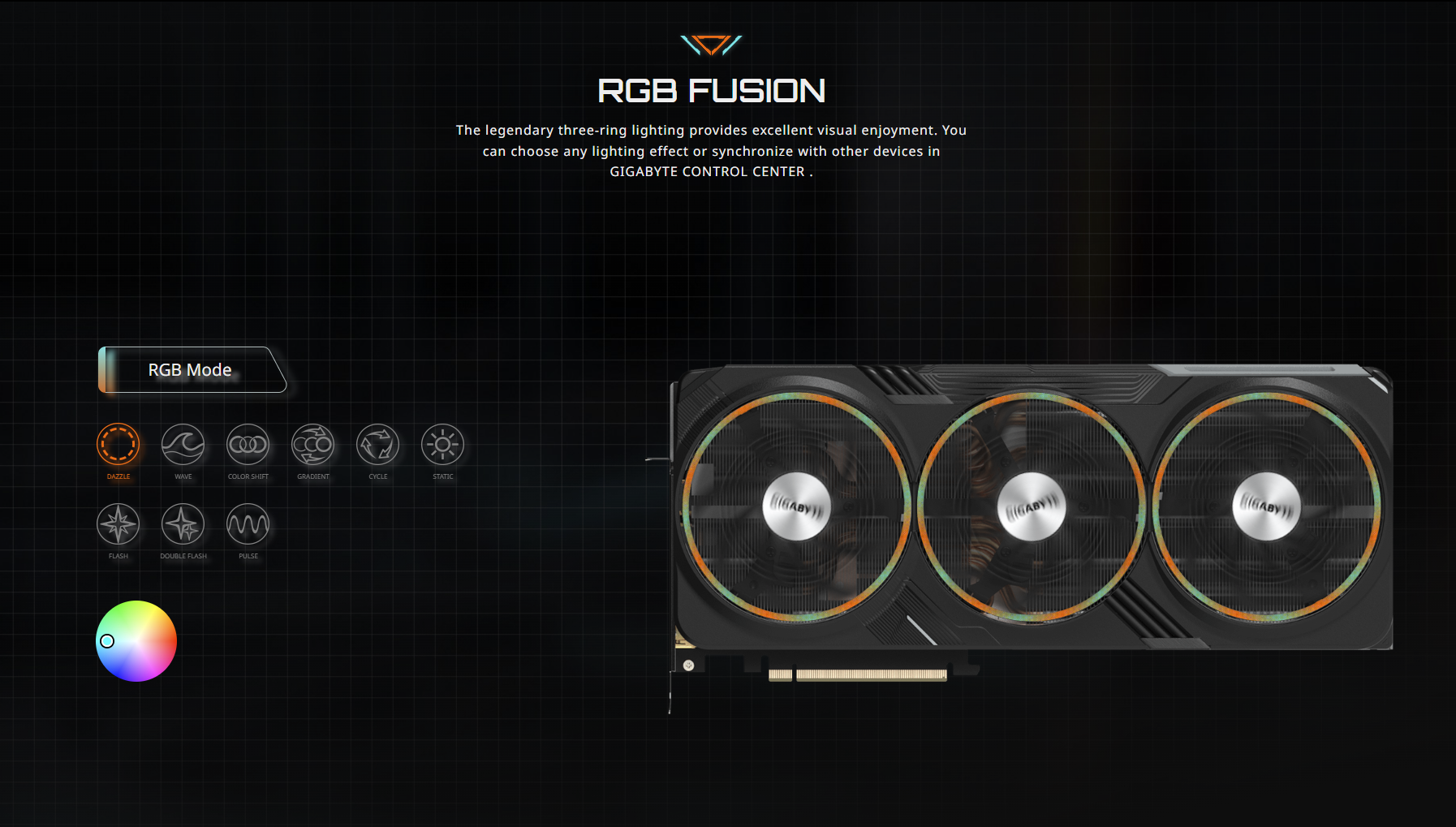Click the rainbow color wheel picker
This screenshot has width=1456, height=827.
coord(136,641)
